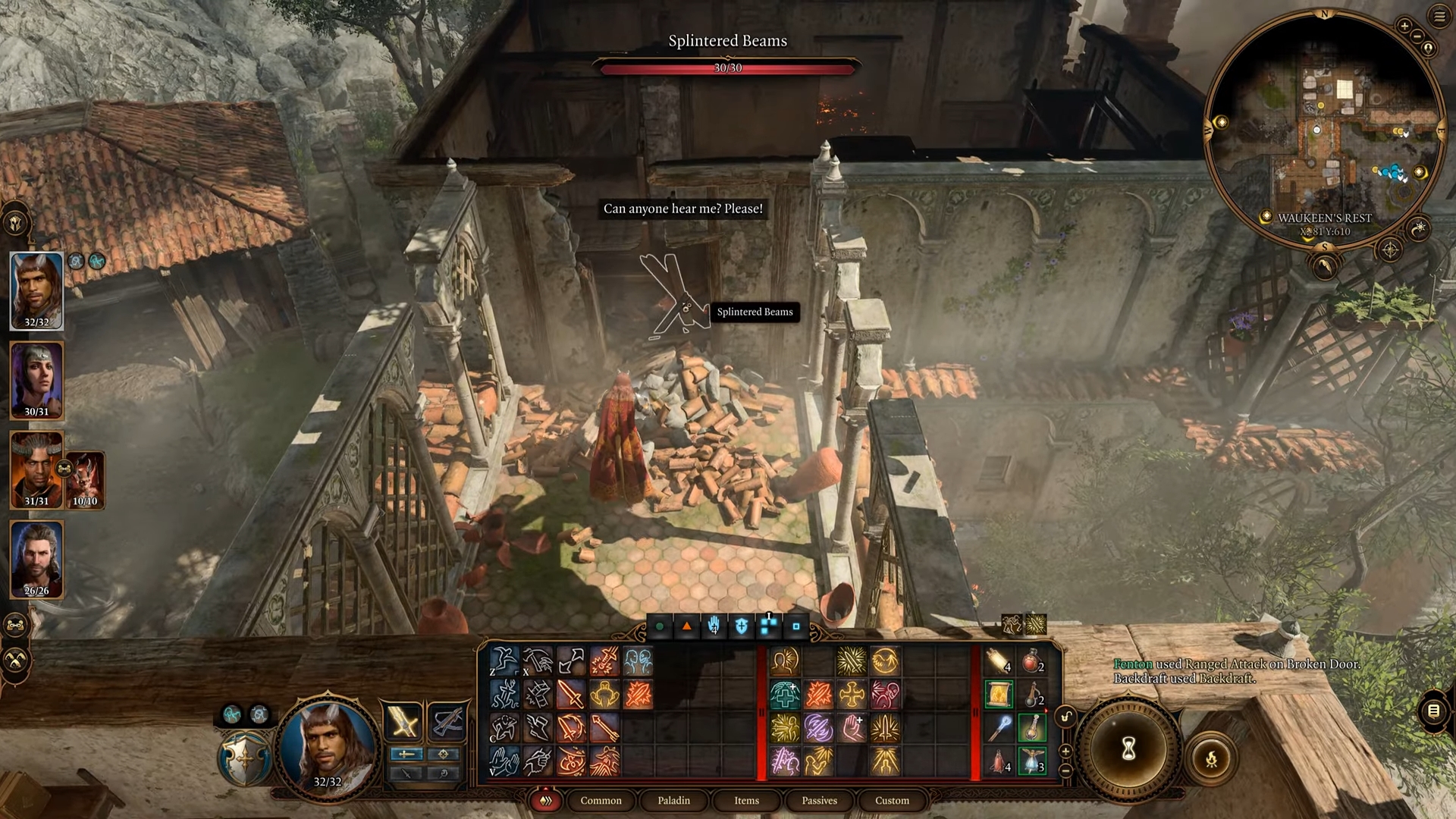Open the game menu above the minimap
This screenshot has height=819, width=1456.
pyautogui.click(x=1439, y=17)
